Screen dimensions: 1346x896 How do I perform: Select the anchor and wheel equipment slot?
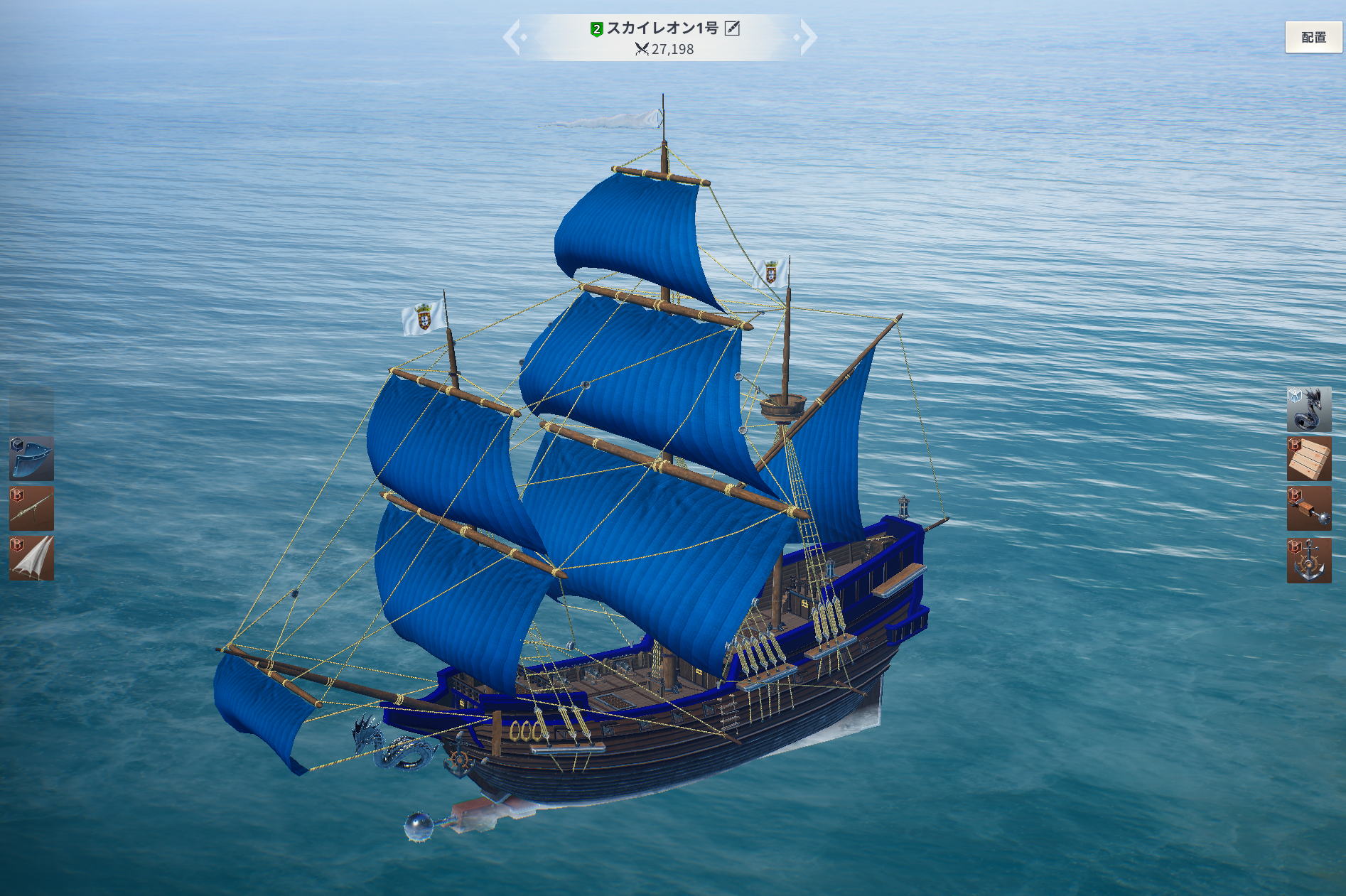click(1308, 560)
